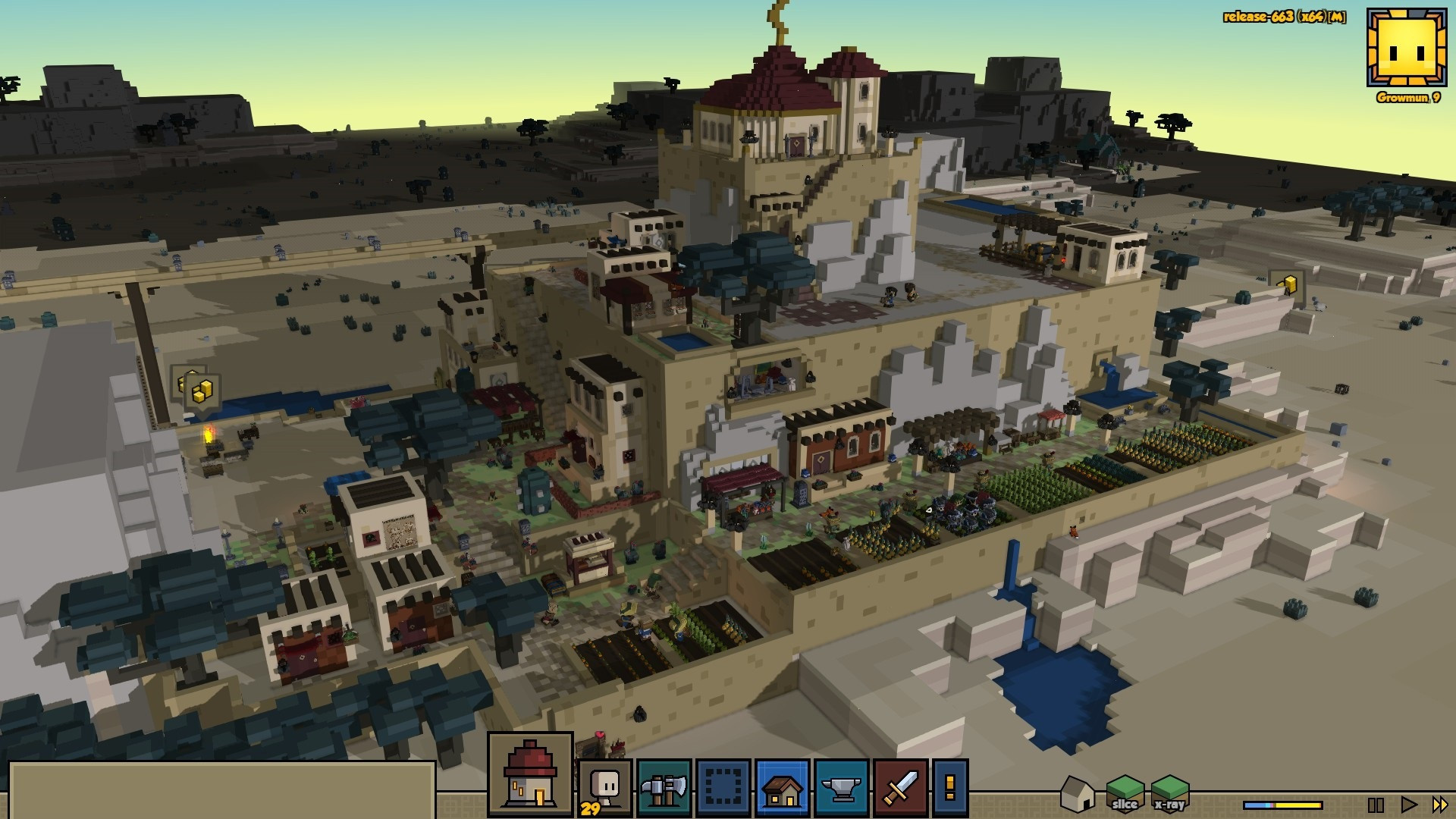Viewport: 1456px width, 819px height.
Task: Set game to normal play speed
Action: click(1408, 805)
